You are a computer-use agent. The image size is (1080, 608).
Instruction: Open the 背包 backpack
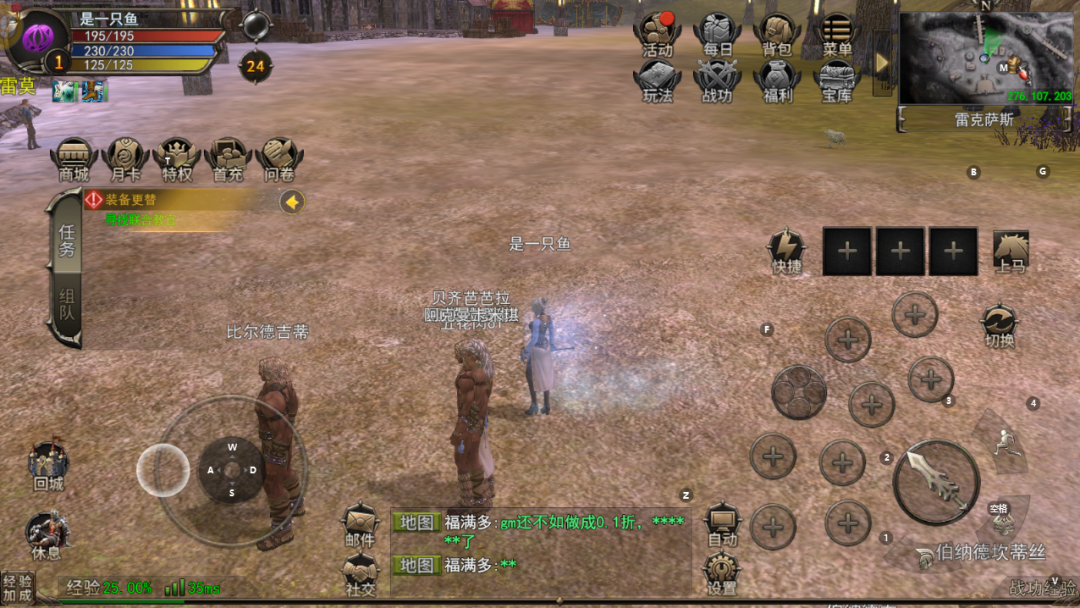click(x=777, y=33)
